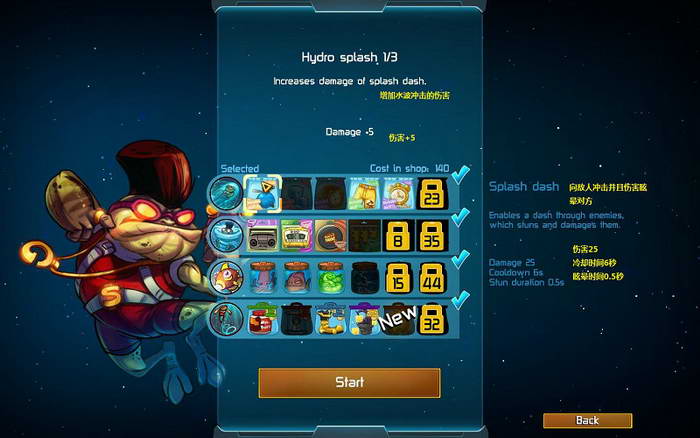Select the round orange disc upgrade
The width and height of the screenshot is (700, 438).
tap(331, 235)
